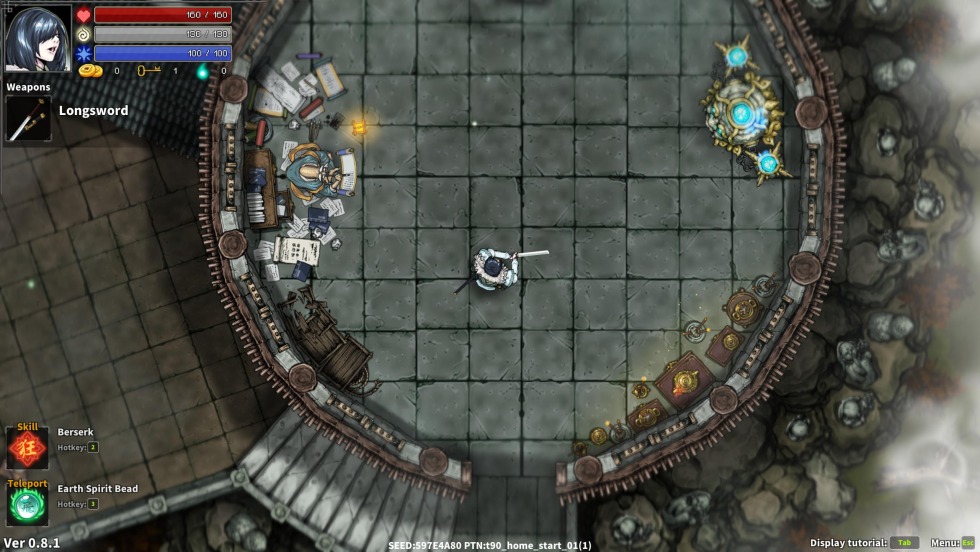Viewport: 980px width, 552px height.
Task: Activate the Berserk skill icon
Action: (x=27, y=447)
